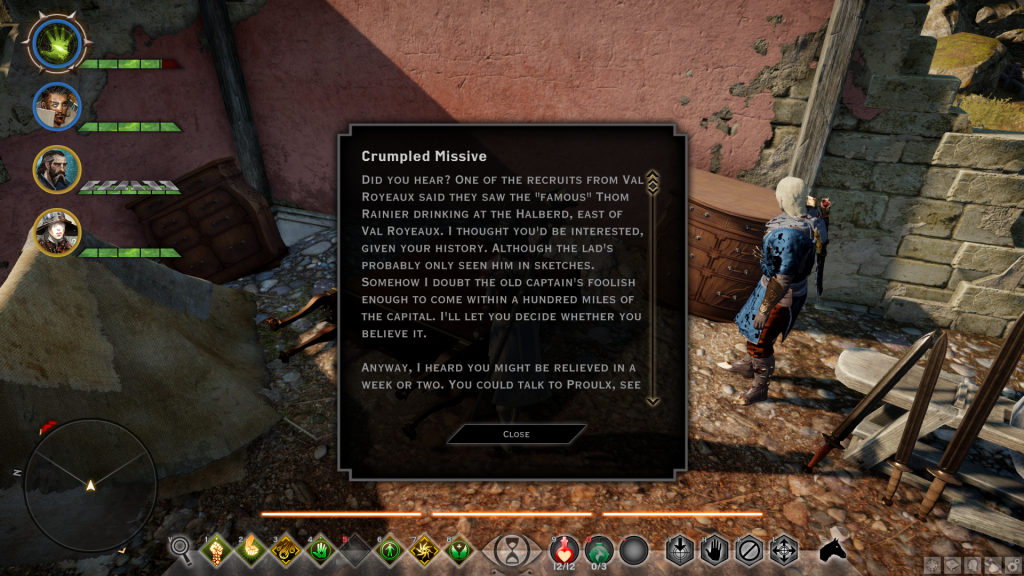The image size is (1024, 576).
Task: Open the circular minimap
Action: [90, 485]
